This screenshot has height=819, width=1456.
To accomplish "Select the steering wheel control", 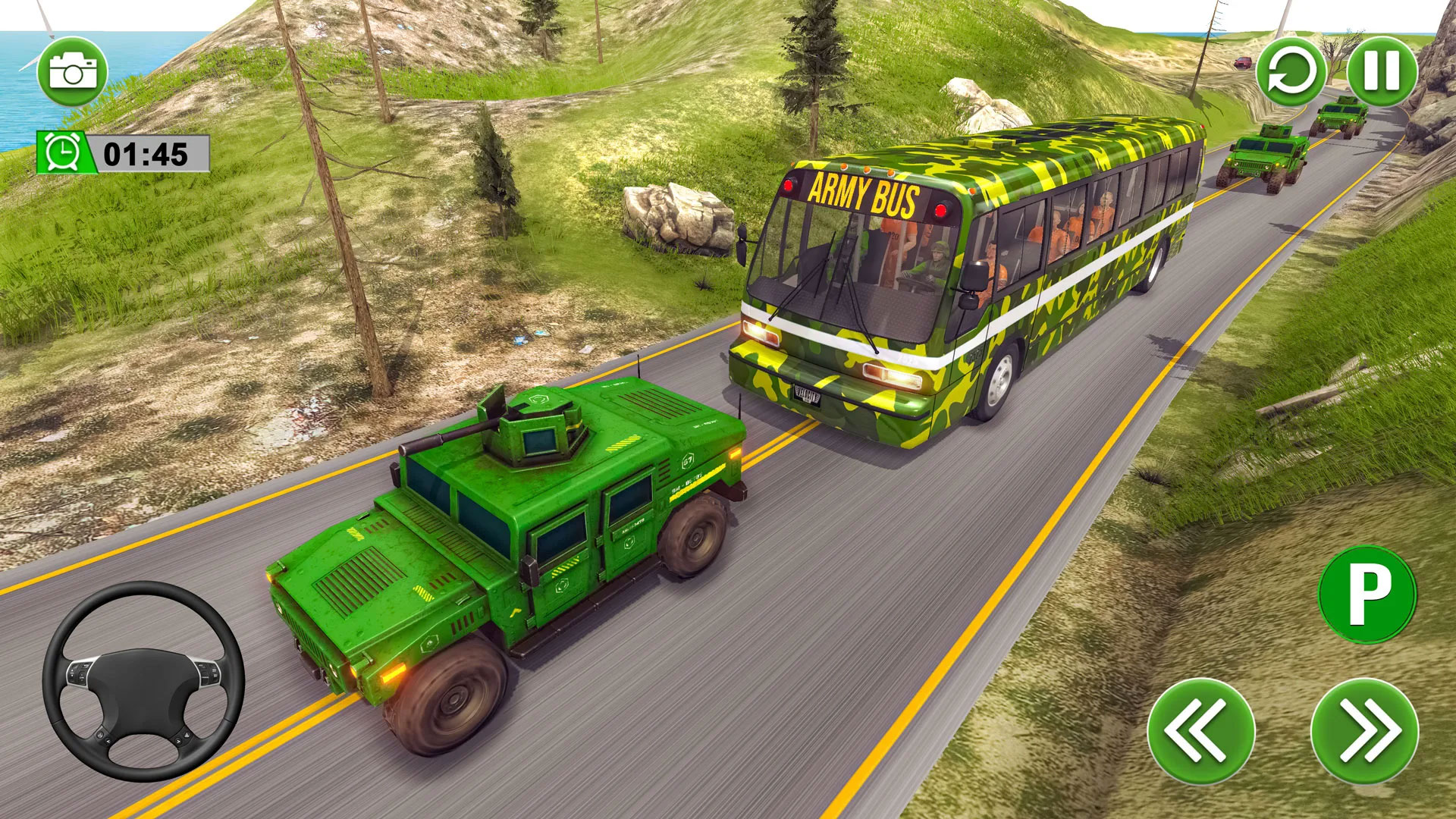I will [x=144, y=682].
